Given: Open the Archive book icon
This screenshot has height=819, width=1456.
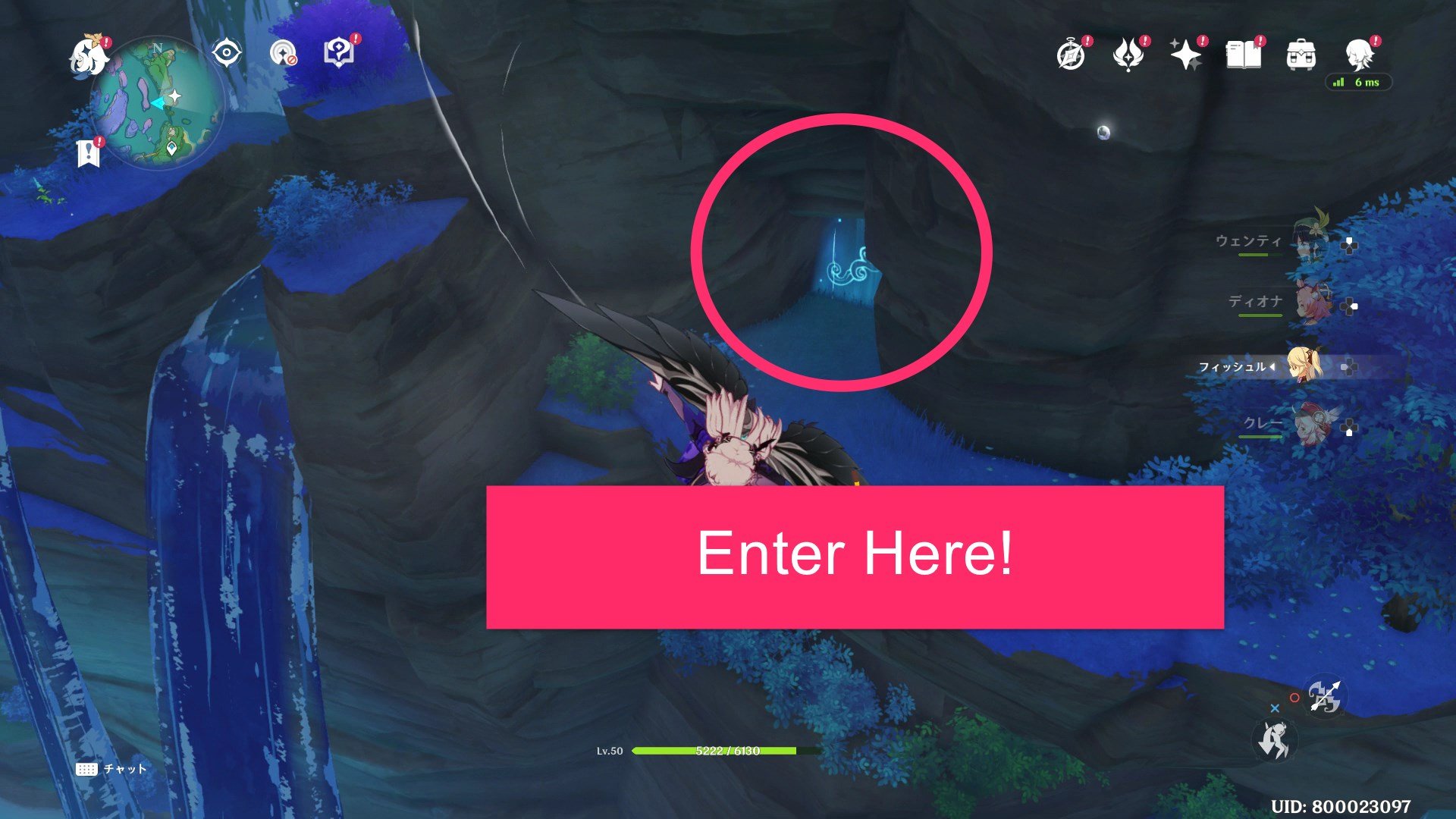Looking at the screenshot, I should click(1246, 55).
